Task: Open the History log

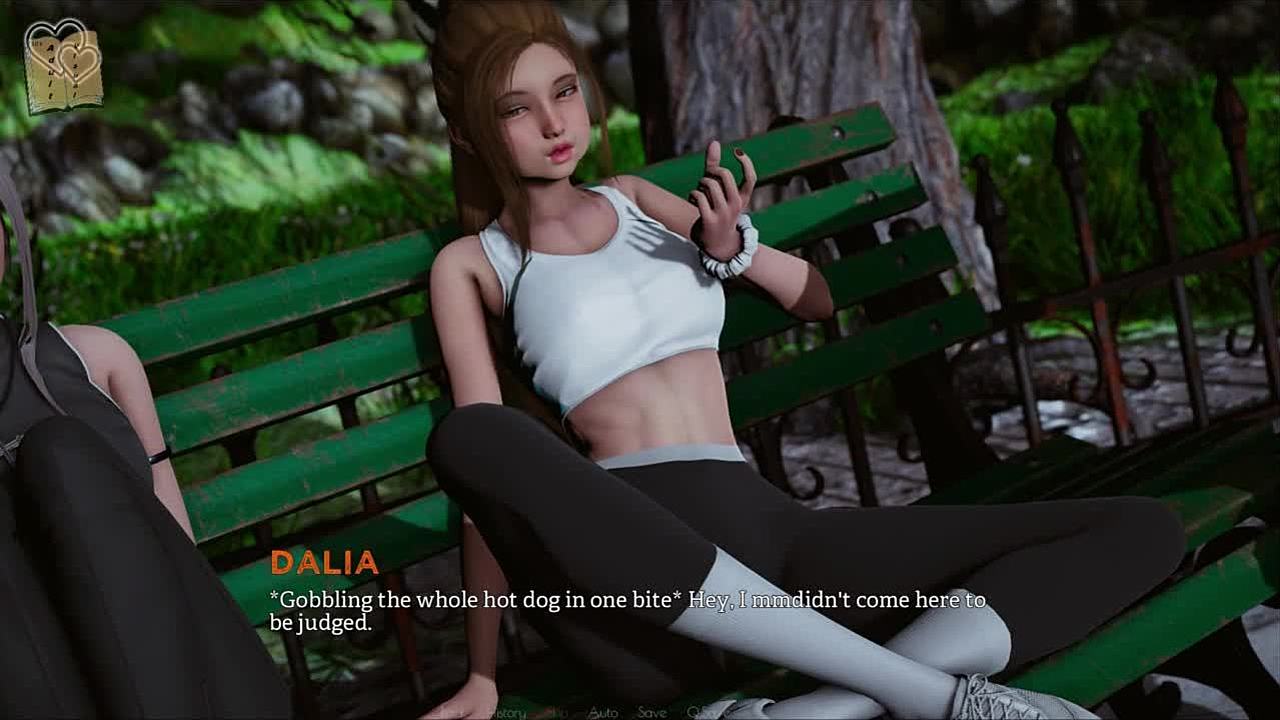Action: point(506,713)
